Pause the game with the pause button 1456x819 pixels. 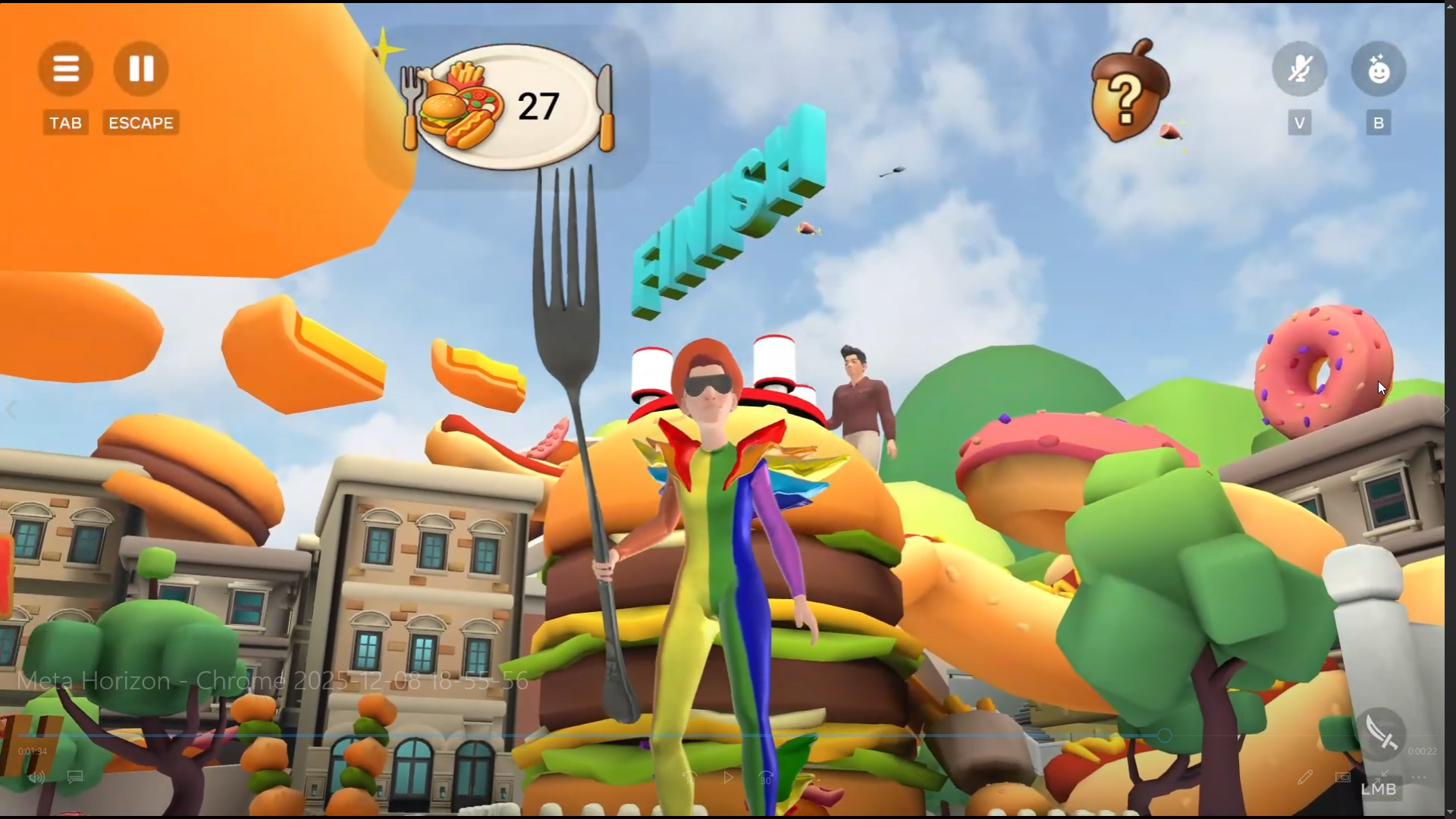point(141,69)
